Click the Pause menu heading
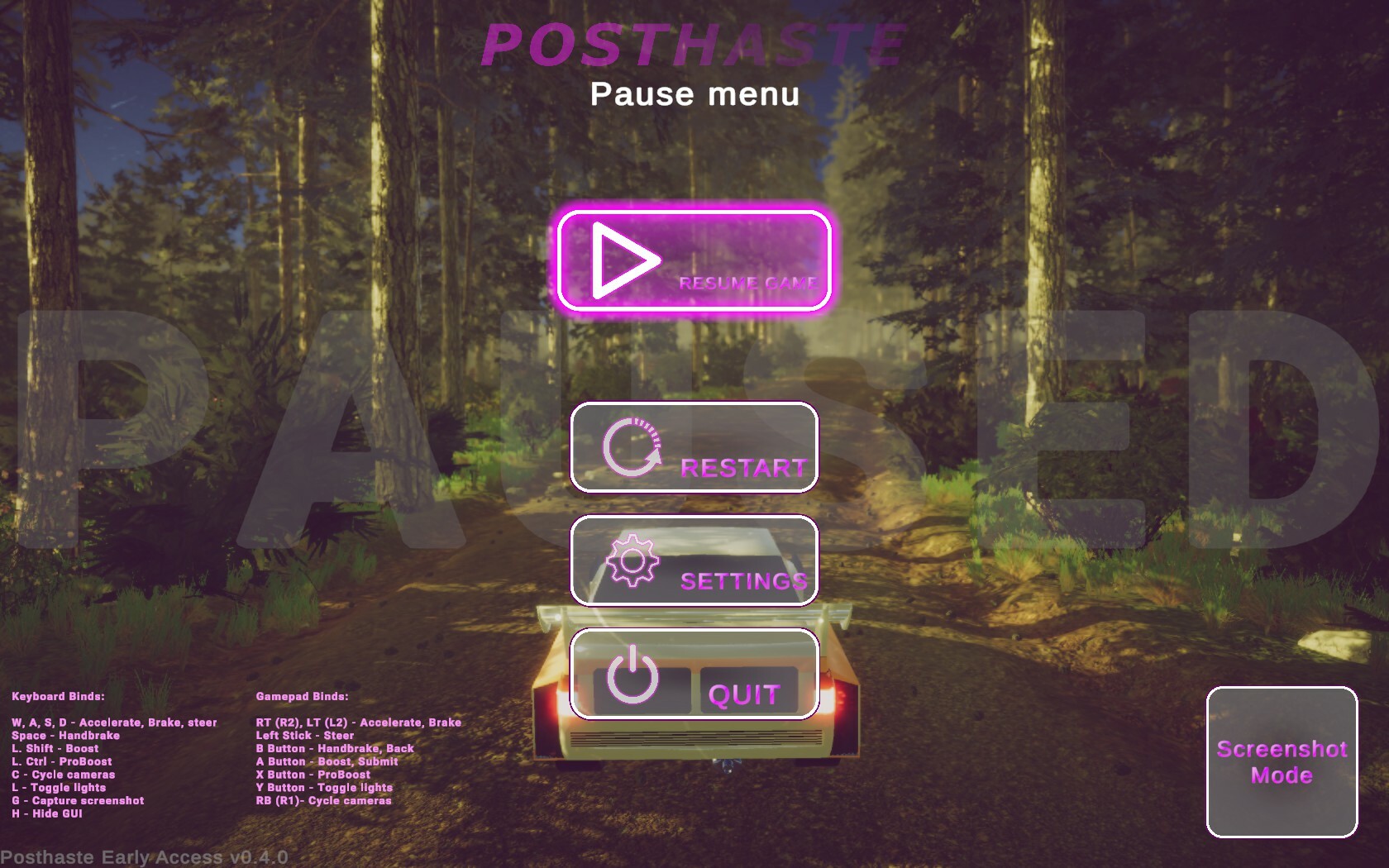This screenshot has height=868, width=1389. [x=694, y=95]
